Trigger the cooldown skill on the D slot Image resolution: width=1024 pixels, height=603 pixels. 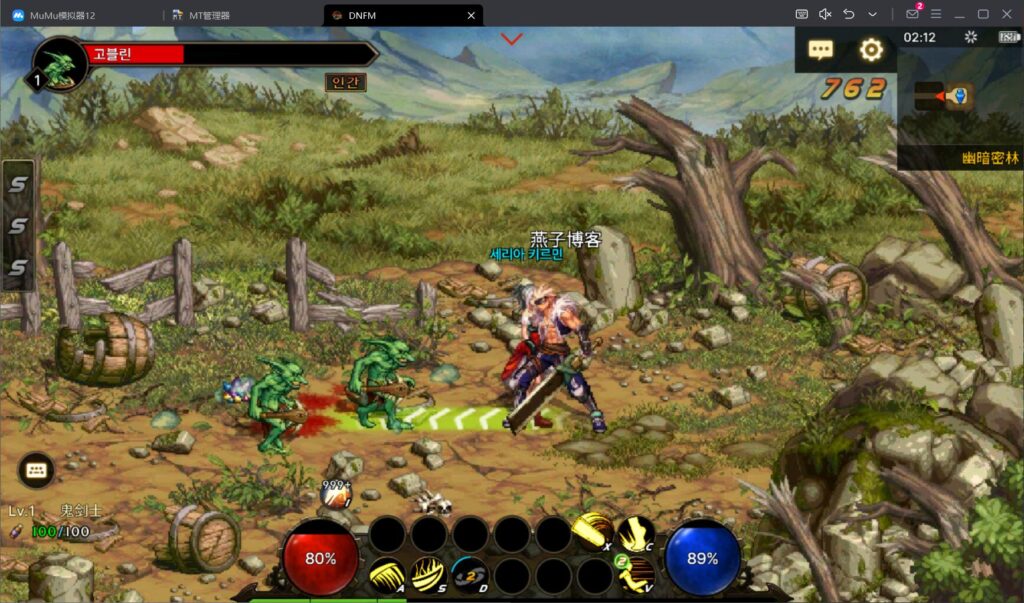coord(469,575)
